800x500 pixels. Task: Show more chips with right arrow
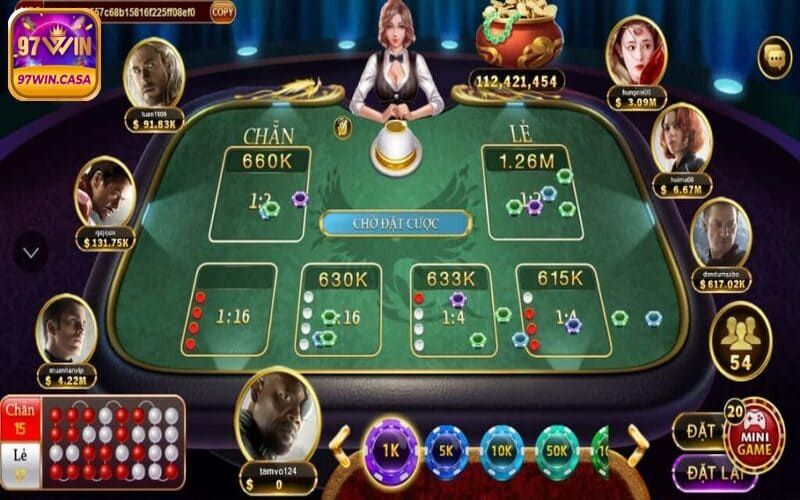[x=637, y=446]
